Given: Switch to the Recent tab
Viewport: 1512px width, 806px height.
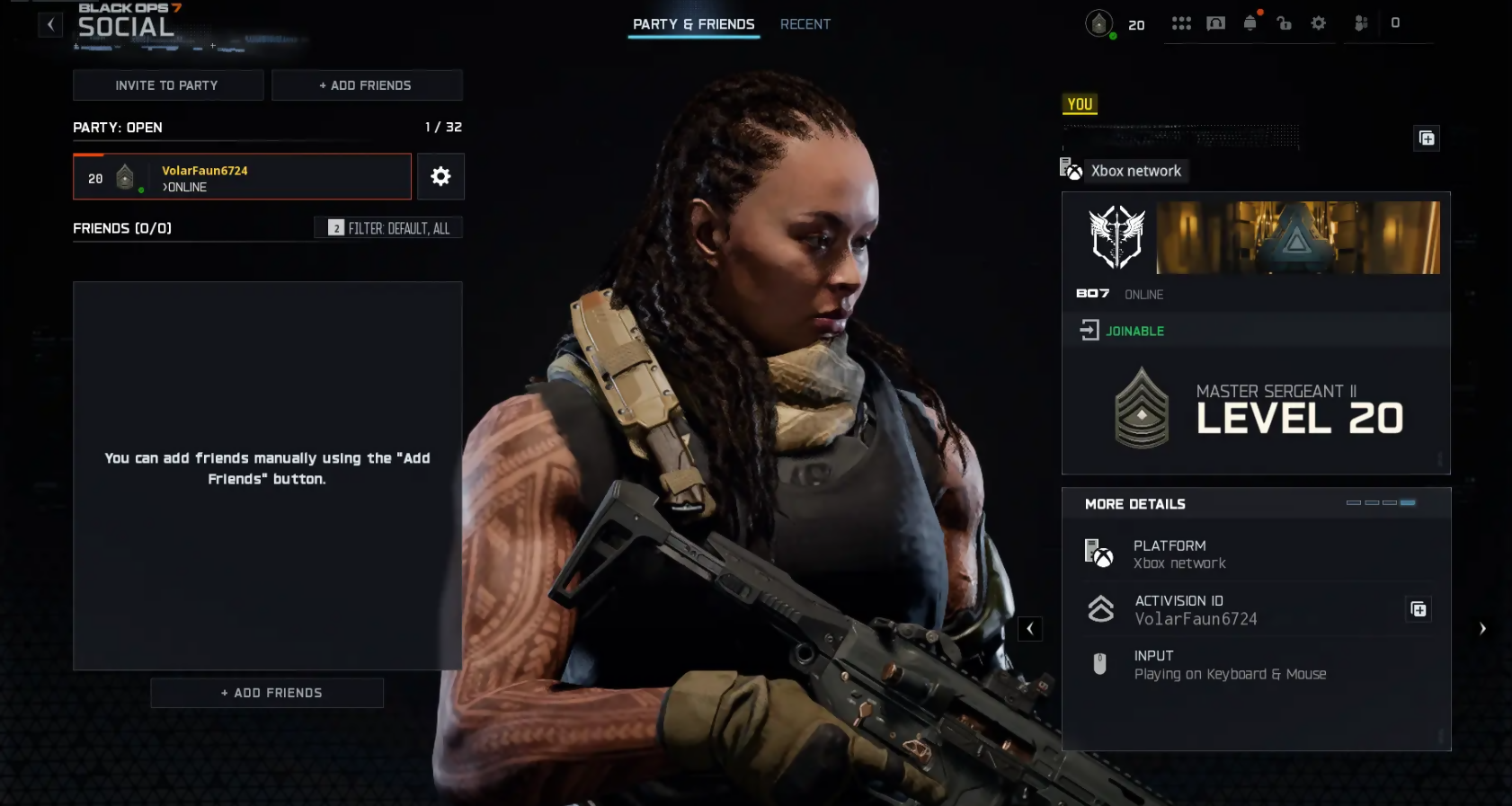Looking at the screenshot, I should coord(805,24).
